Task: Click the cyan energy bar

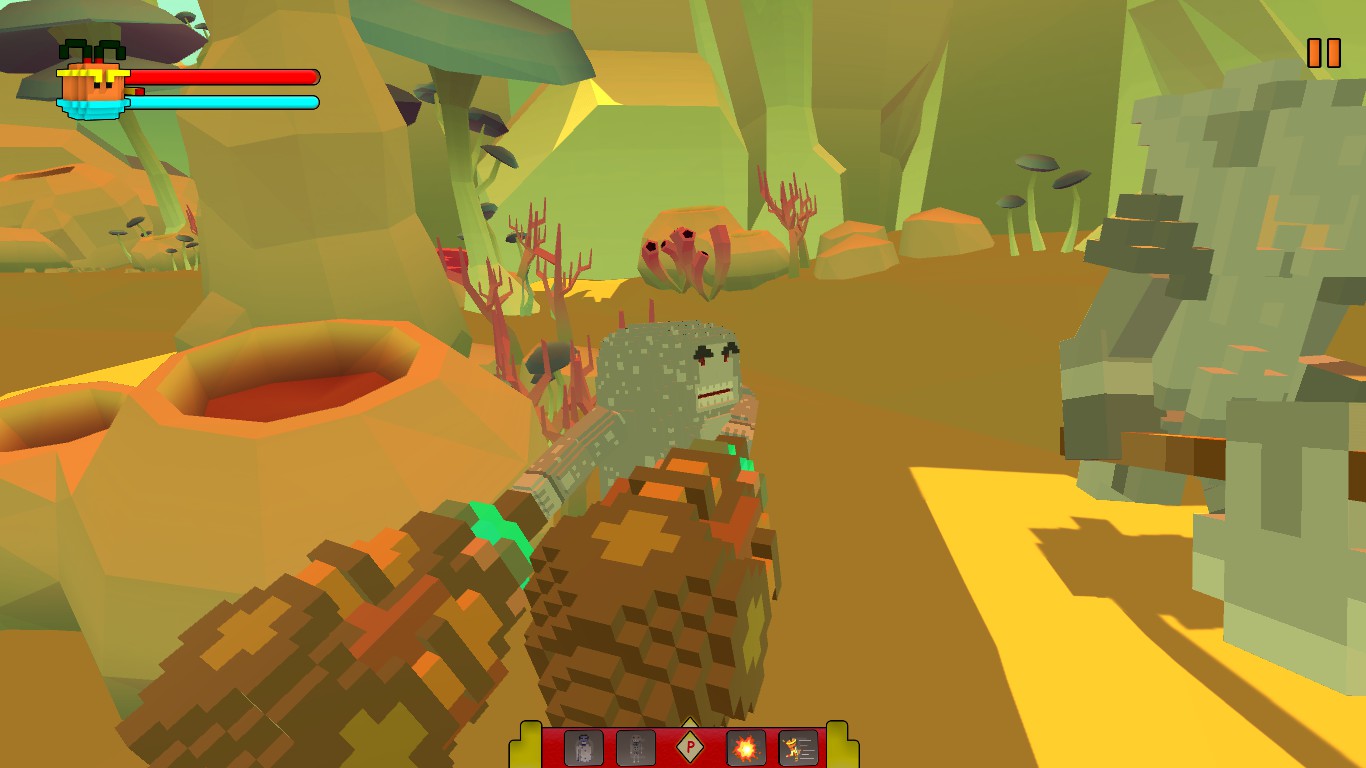Action: [230, 100]
